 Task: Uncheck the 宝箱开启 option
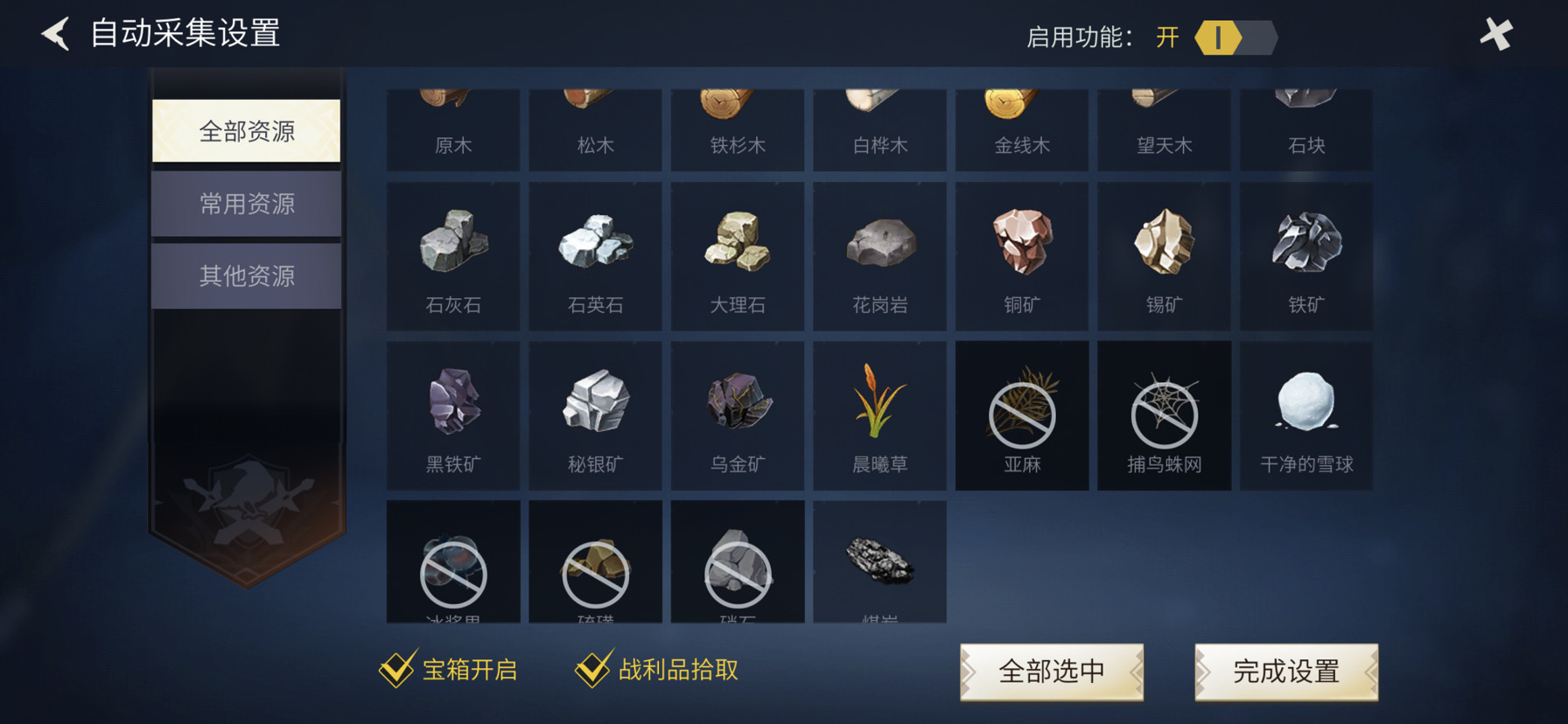pyautogui.click(x=397, y=668)
